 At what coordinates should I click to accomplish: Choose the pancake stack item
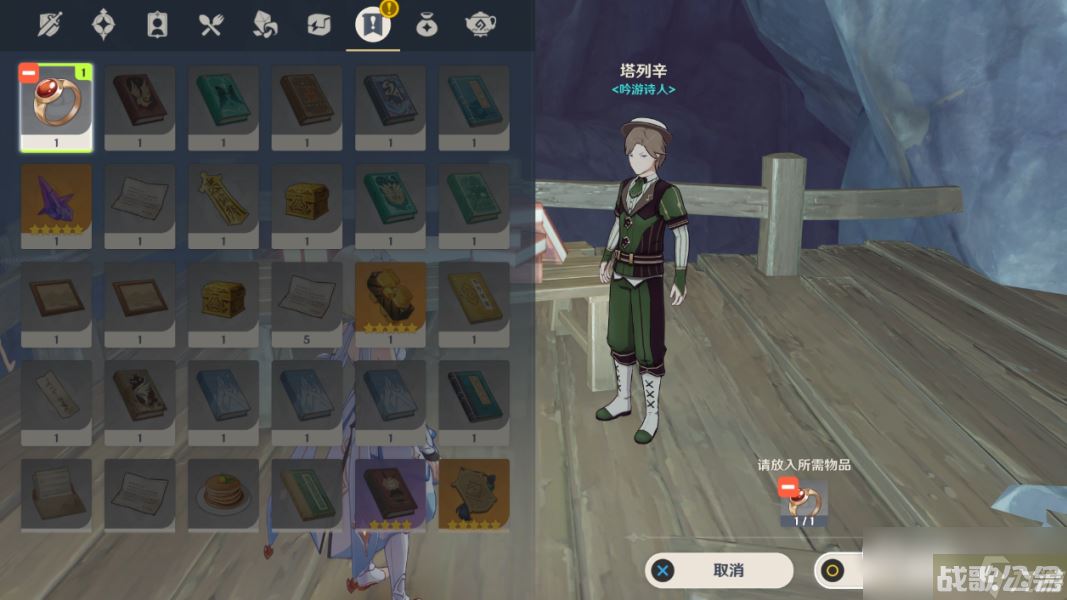(223, 493)
